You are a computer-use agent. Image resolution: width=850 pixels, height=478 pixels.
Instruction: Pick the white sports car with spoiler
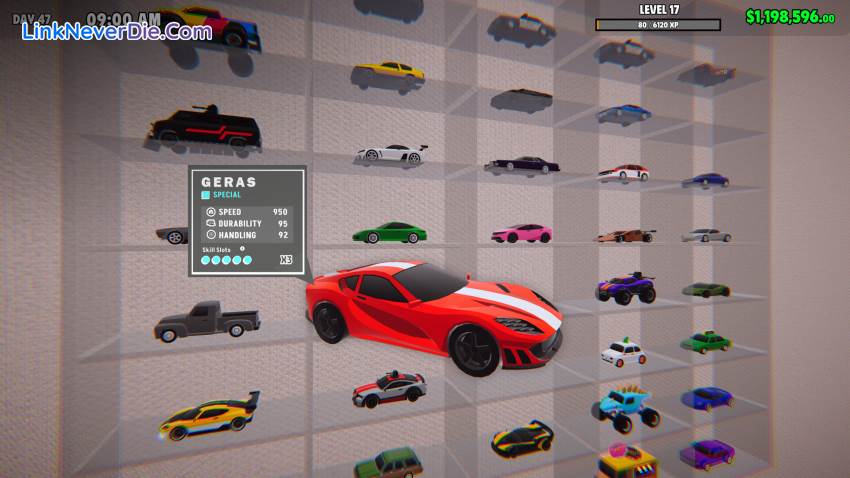click(x=391, y=154)
